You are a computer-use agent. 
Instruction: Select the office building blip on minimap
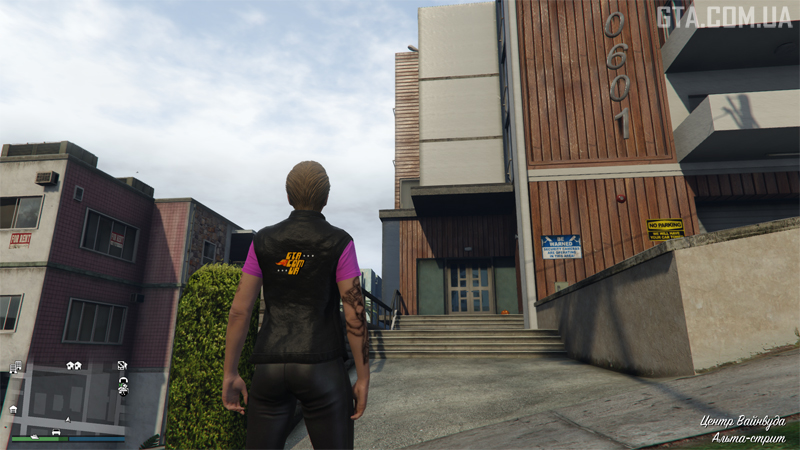16,367
